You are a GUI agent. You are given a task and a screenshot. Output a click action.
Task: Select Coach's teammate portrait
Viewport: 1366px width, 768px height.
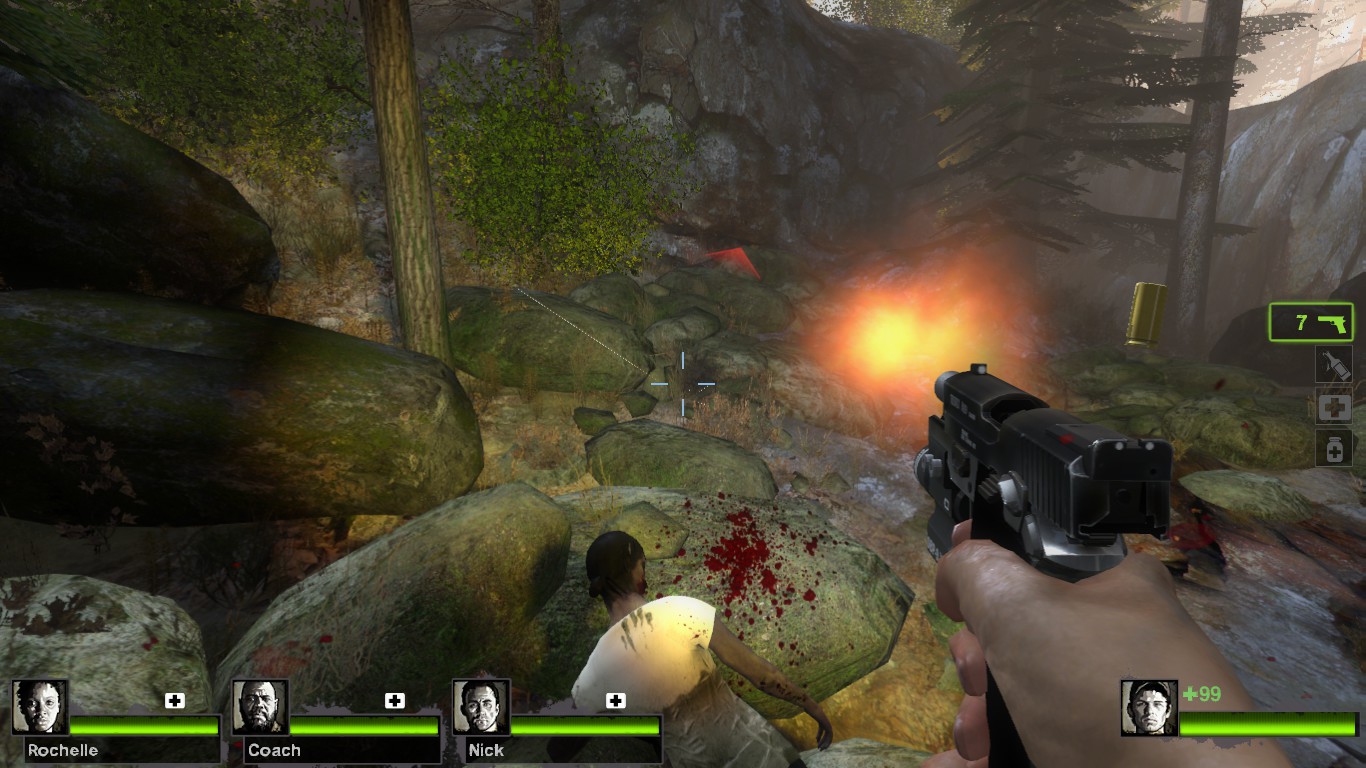click(261, 707)
